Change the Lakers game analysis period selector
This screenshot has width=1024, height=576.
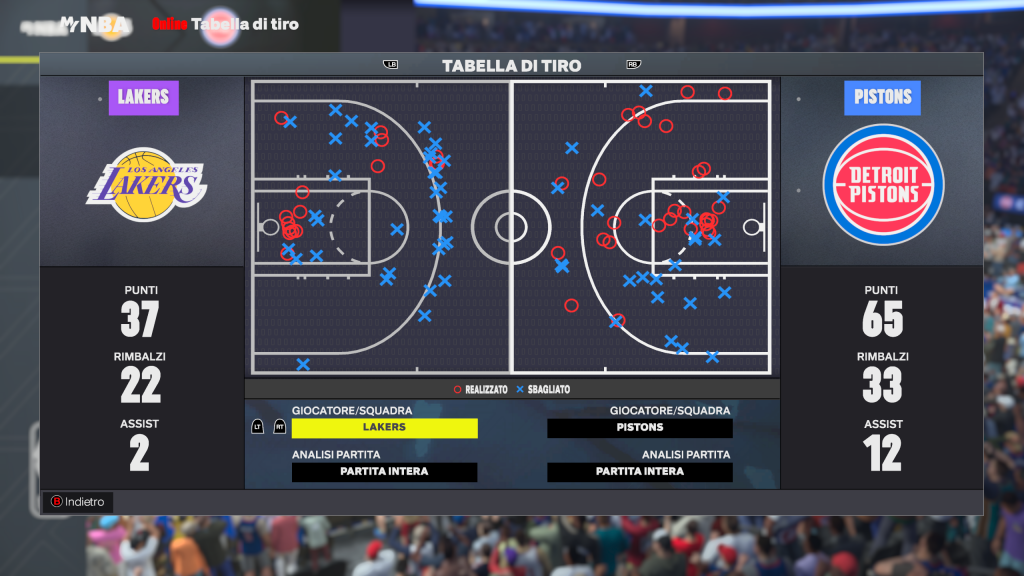(384, 472)
